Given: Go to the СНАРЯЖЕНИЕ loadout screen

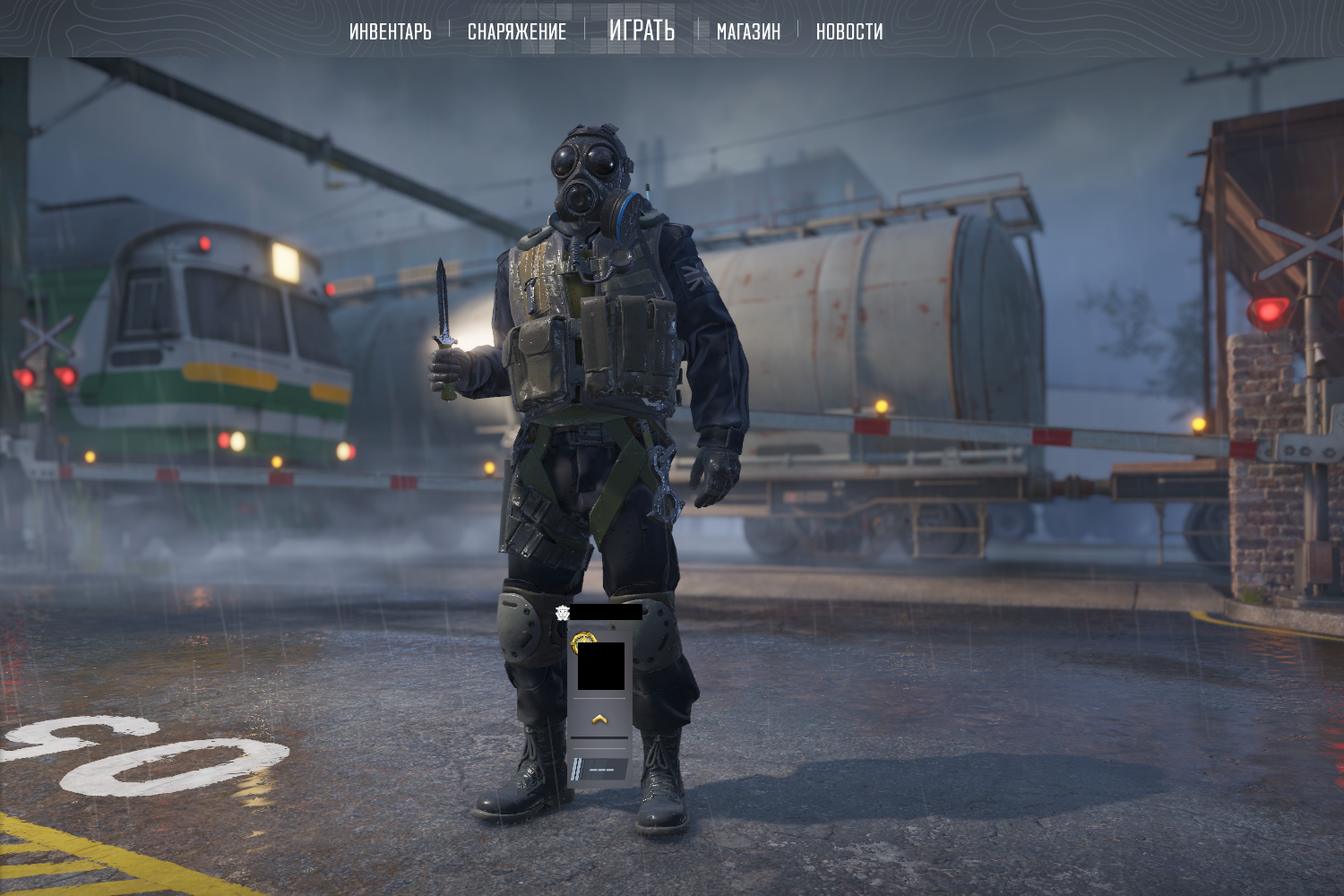Looking at the screenshot, I should click(517, 31).
